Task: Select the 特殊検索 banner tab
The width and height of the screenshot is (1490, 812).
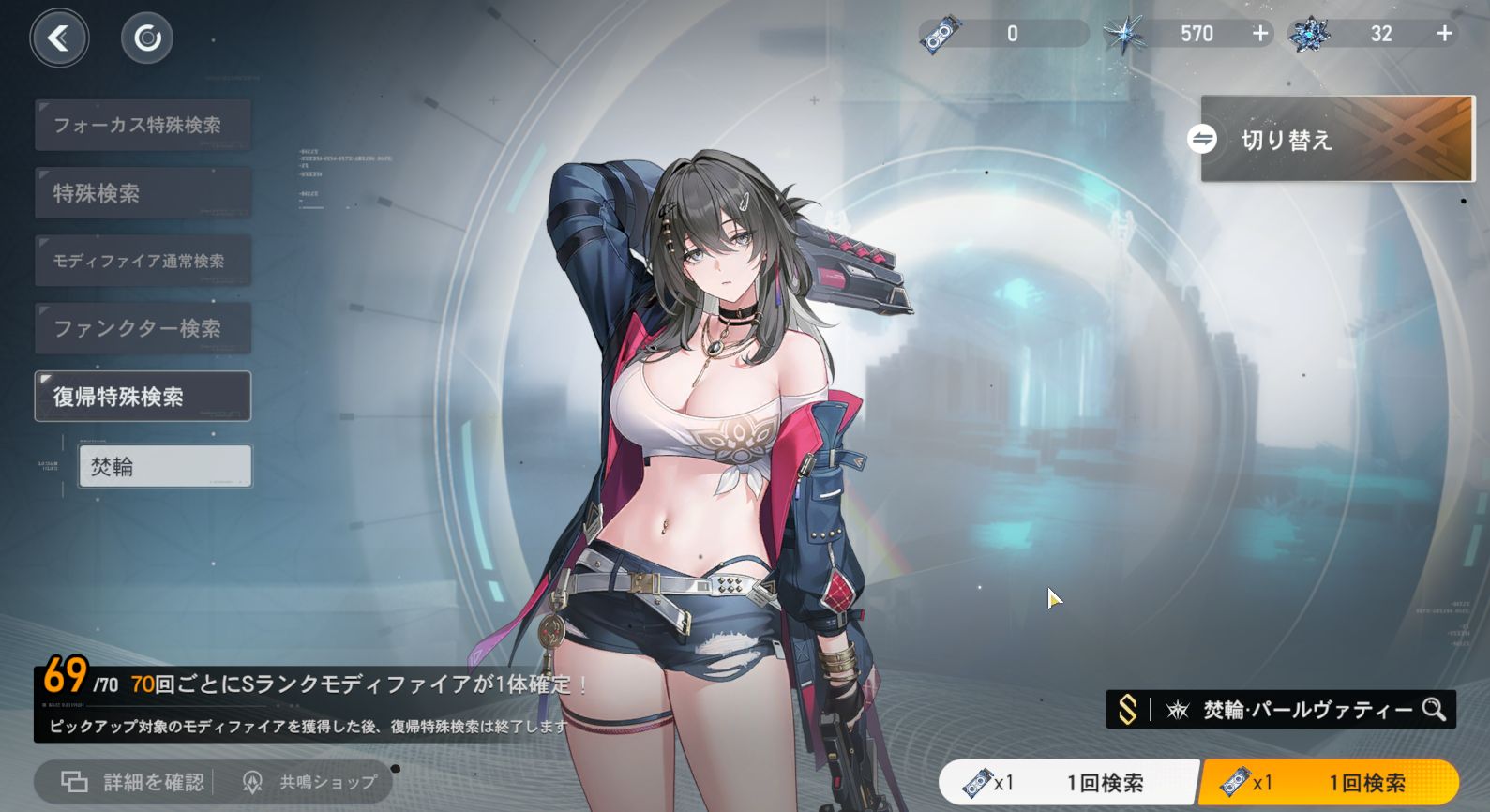Action: [x=143, y=193]
